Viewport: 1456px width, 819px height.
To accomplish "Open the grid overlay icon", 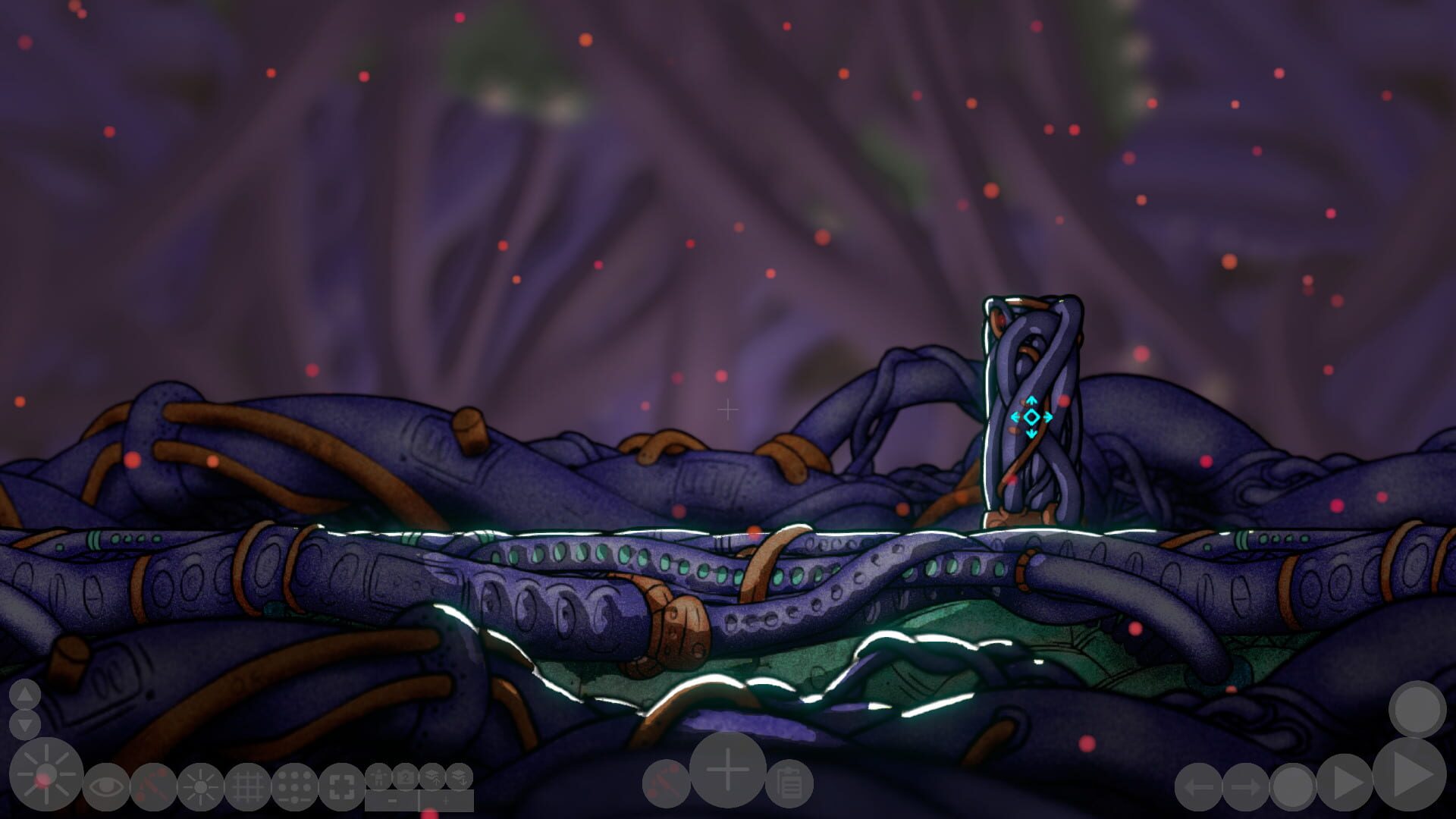I will (x=249, y=787).
